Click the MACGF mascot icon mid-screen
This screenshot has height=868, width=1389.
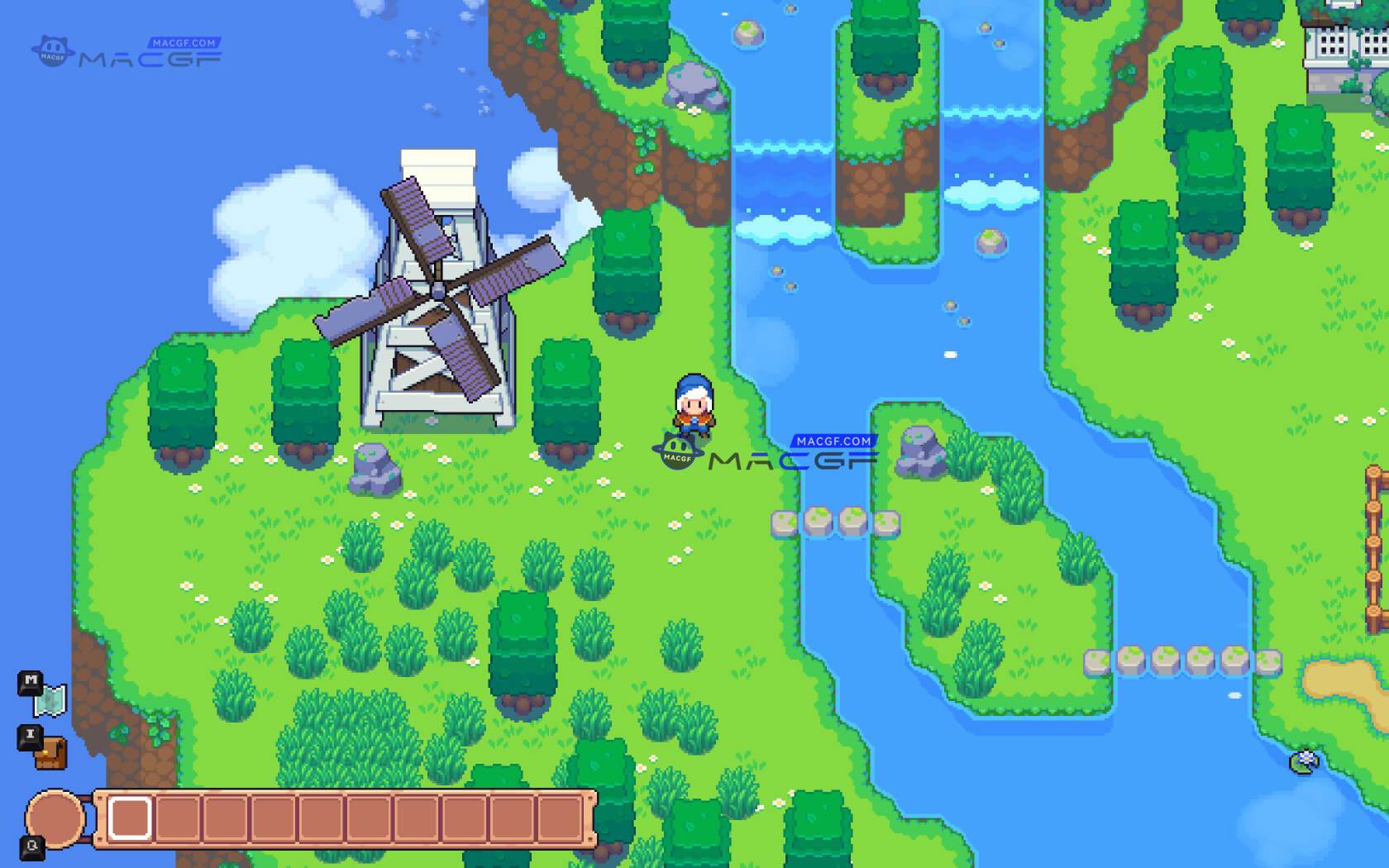[x=676, y=451]
